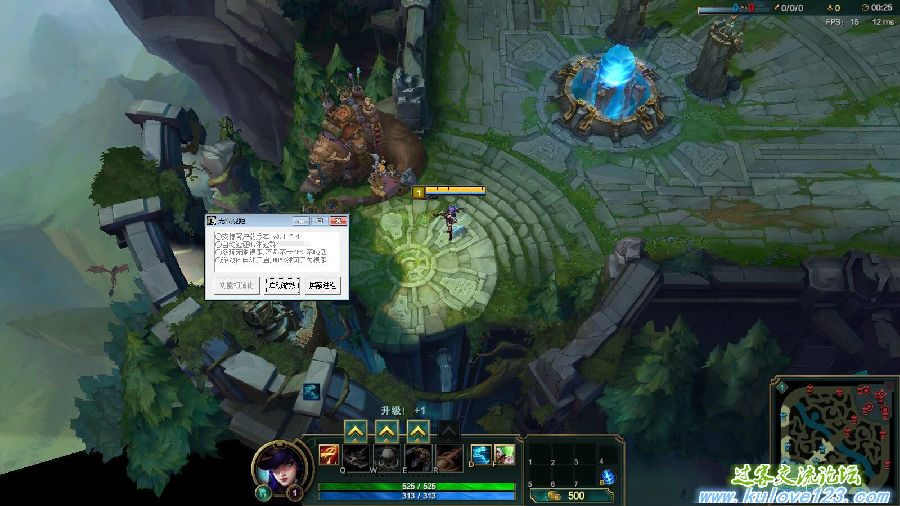The image size is (900, 506).
Task: Cast the F summoner spell
Action: 505,456
